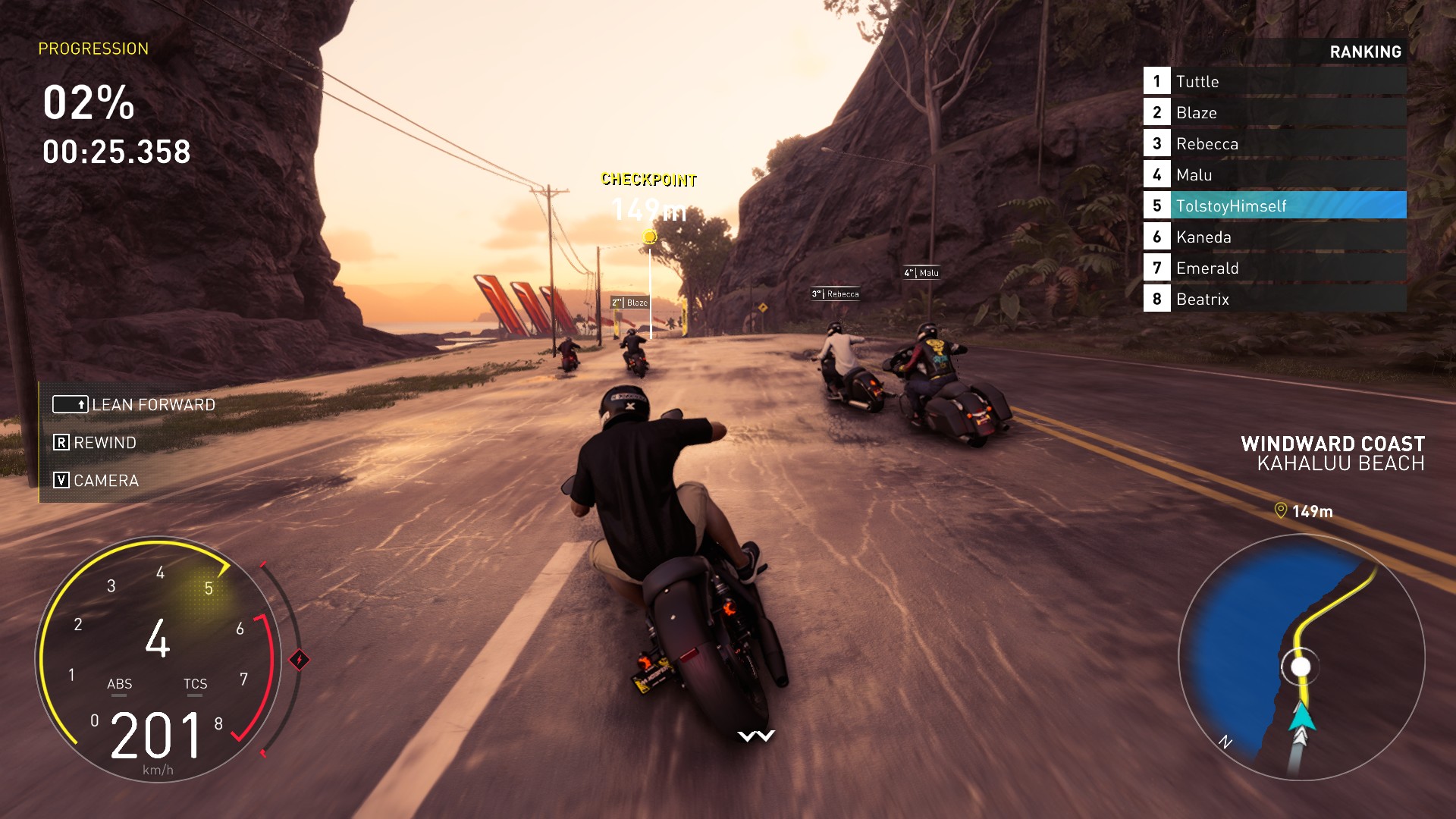Click the Blaze rider name tag
This screenshot has width=1456, height=819.
[x=630, y=303]
